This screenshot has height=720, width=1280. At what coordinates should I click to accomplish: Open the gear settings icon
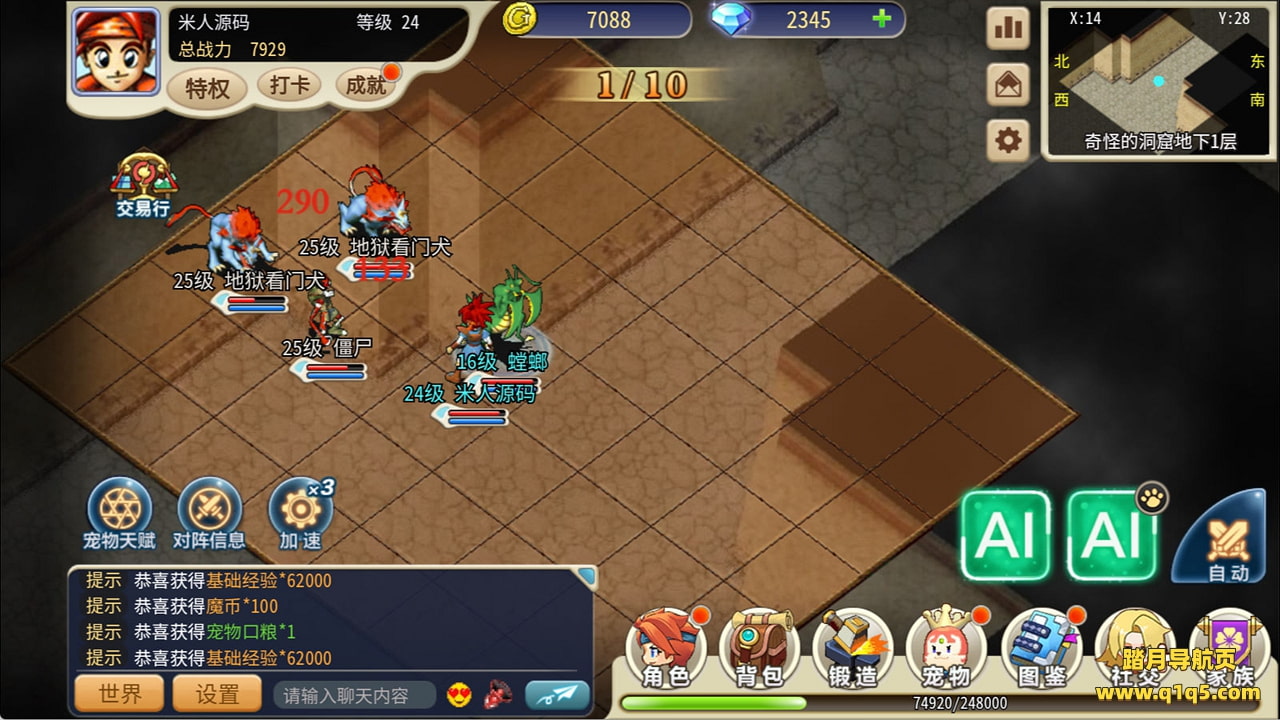pyautogui.click(x=1008, y=141)
